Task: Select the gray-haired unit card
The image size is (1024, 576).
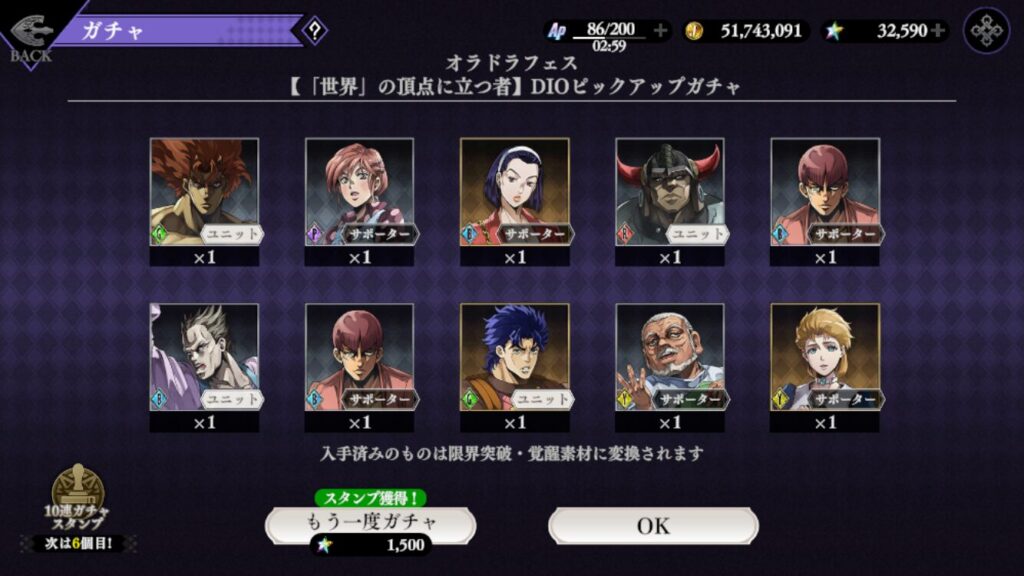Action: [204, 357]
